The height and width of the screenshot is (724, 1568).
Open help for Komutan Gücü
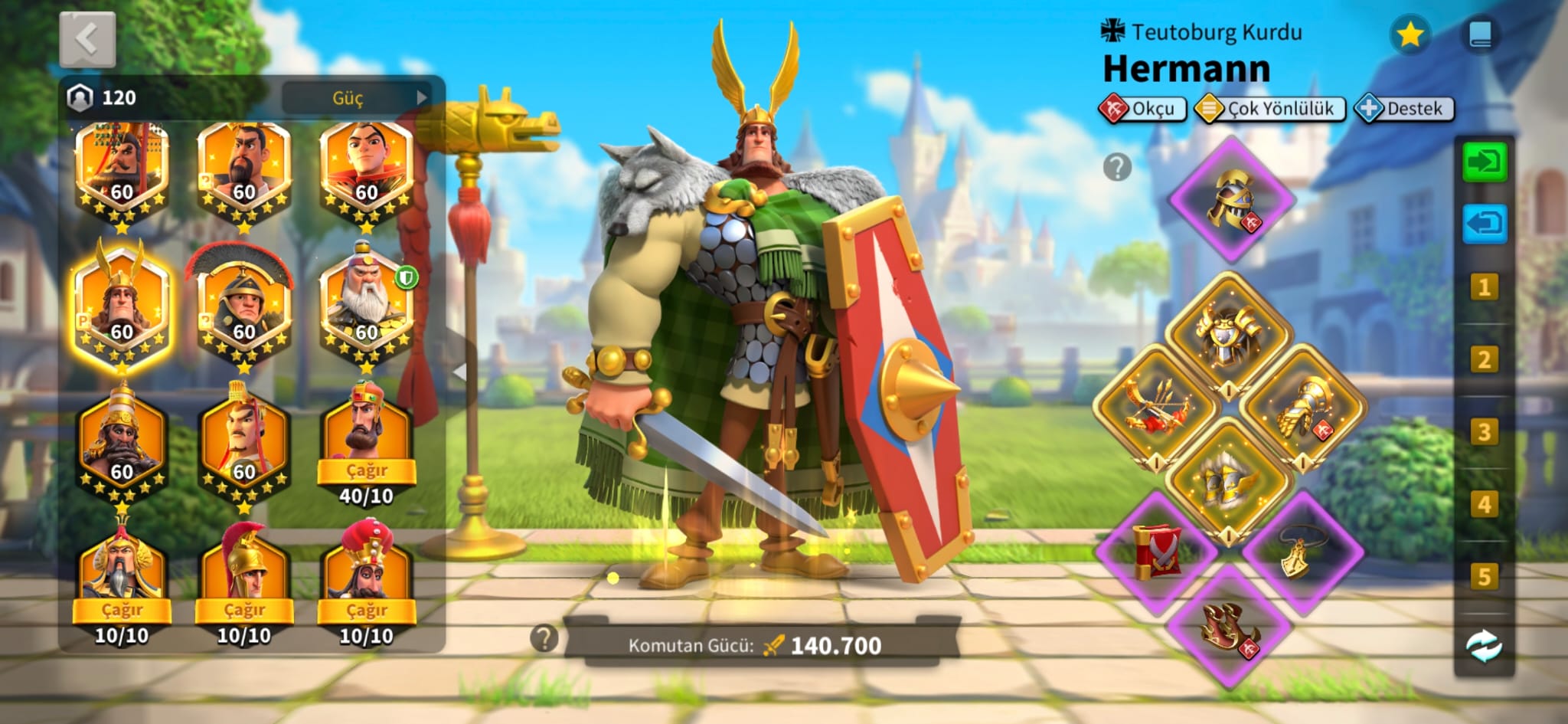544,638
